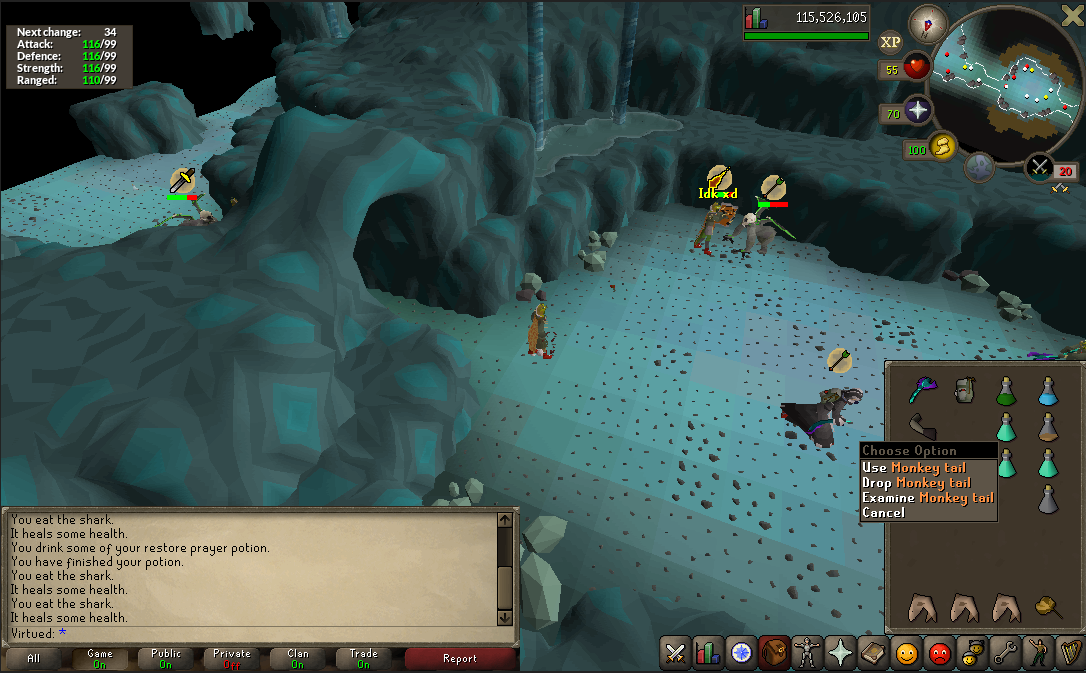This screenshot has height=673, width=1086.
Task: Click the green potion in the inventory
Action: [1006, 391]
